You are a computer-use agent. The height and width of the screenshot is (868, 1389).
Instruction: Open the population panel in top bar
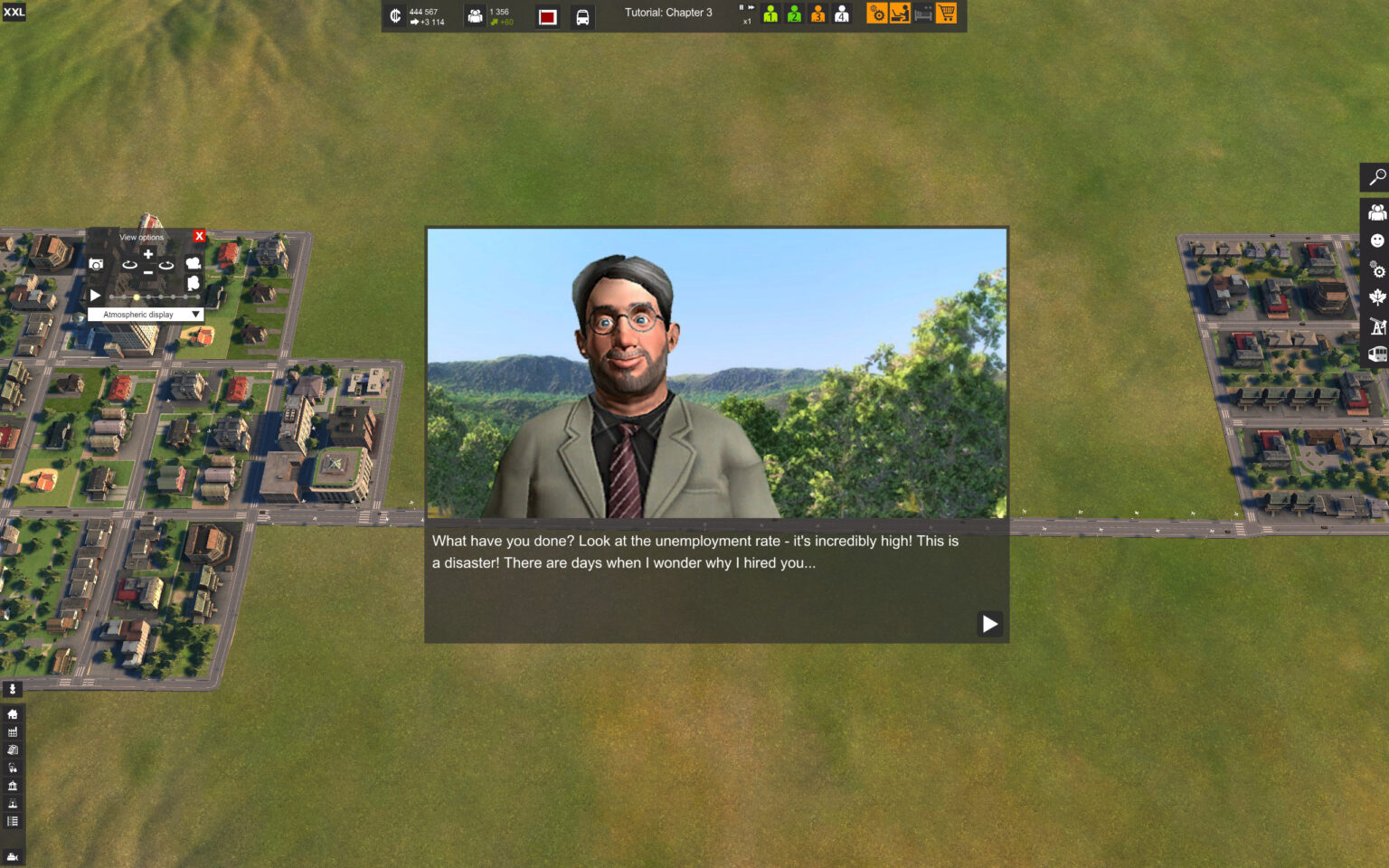click(x=475, y=16)
